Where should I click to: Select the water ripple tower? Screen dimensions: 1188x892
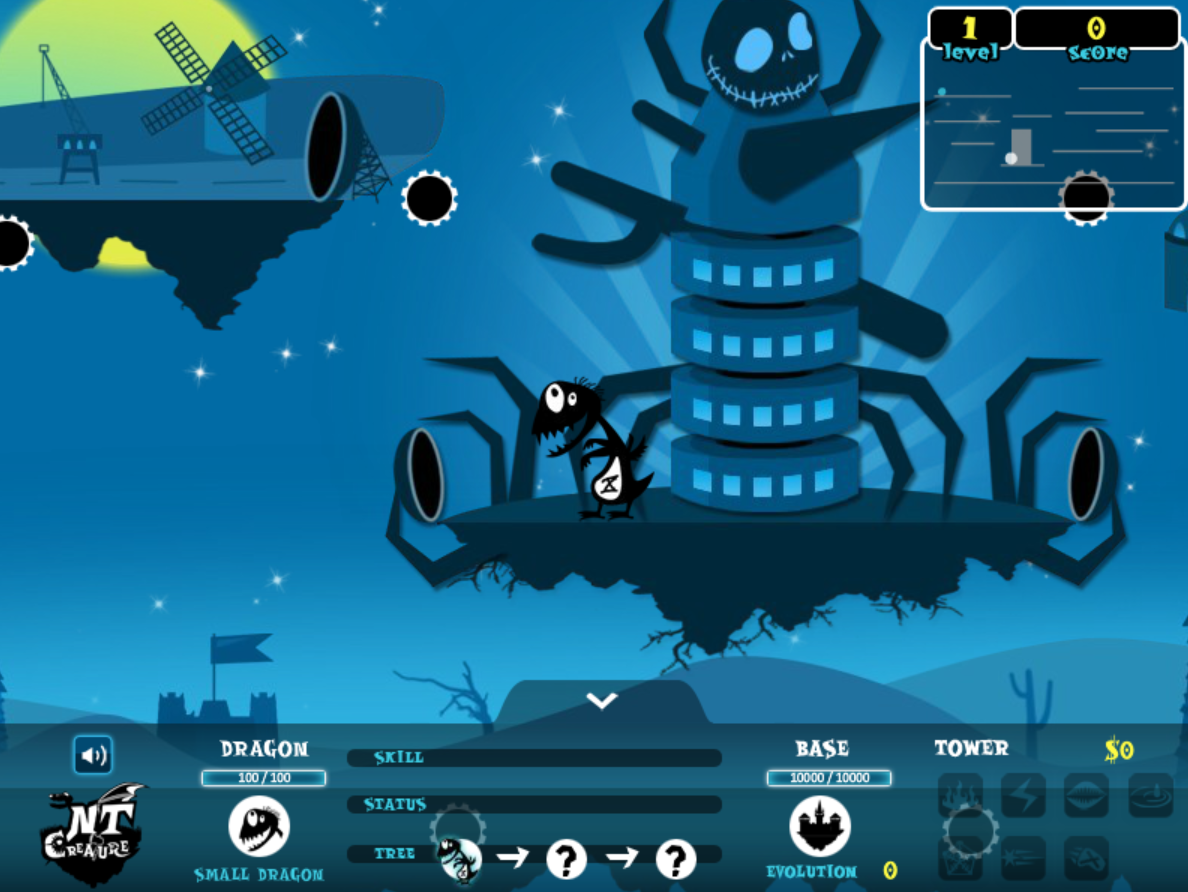(x=1150, y=795)
